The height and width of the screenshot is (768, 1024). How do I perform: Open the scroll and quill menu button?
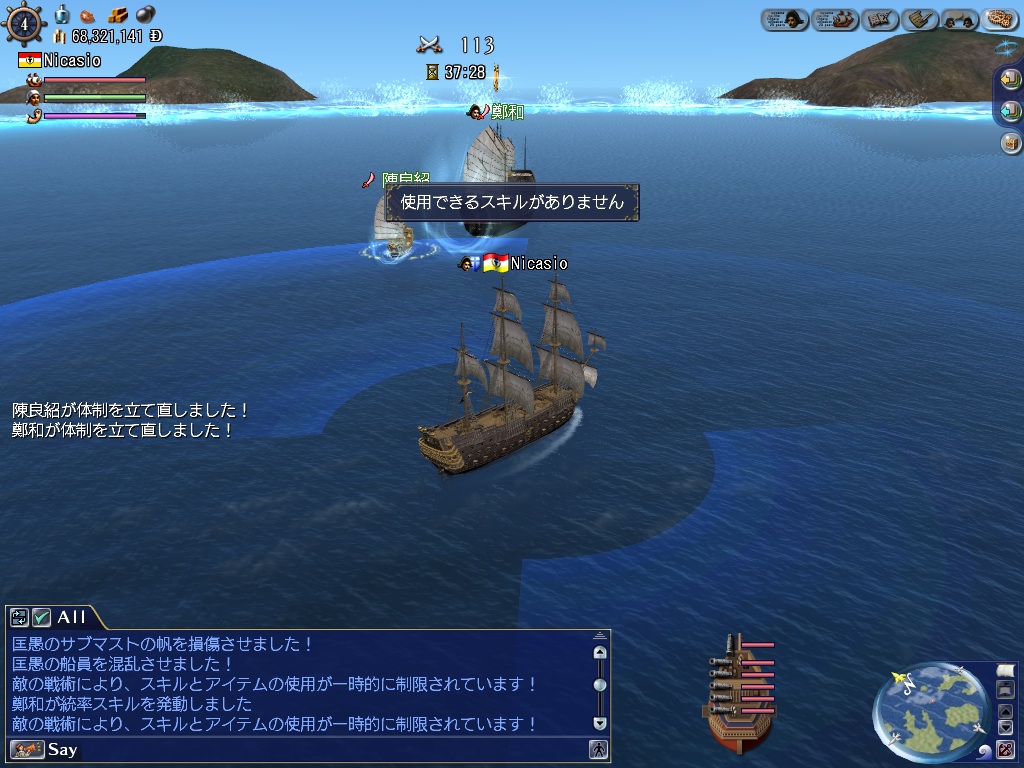pyautogui.click(x=918, y=19)
